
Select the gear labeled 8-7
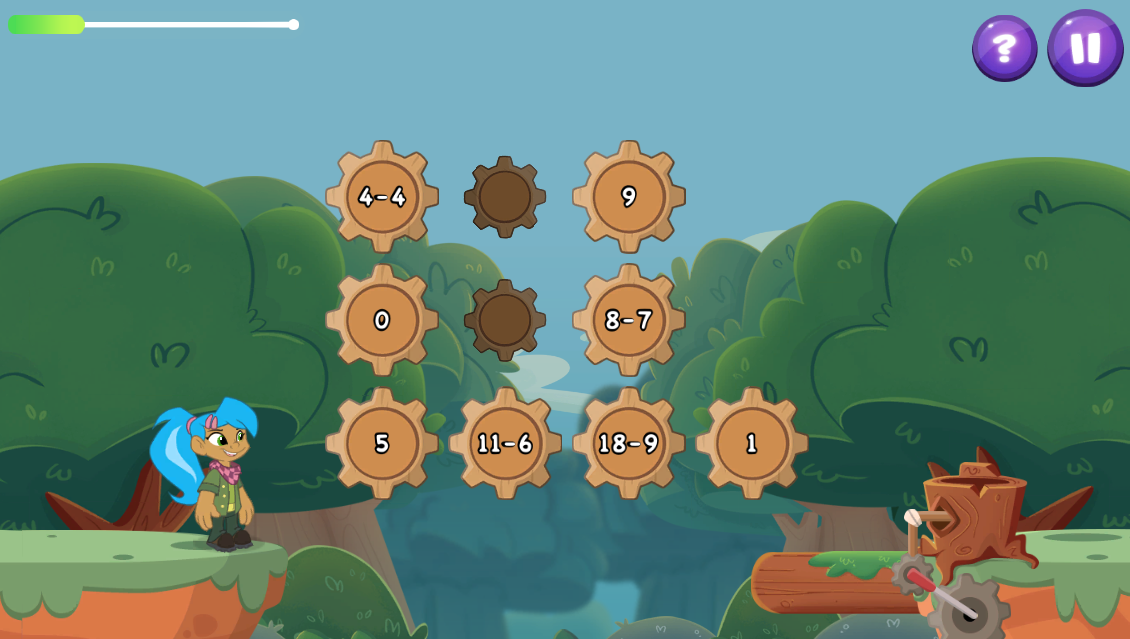(629, 320)
